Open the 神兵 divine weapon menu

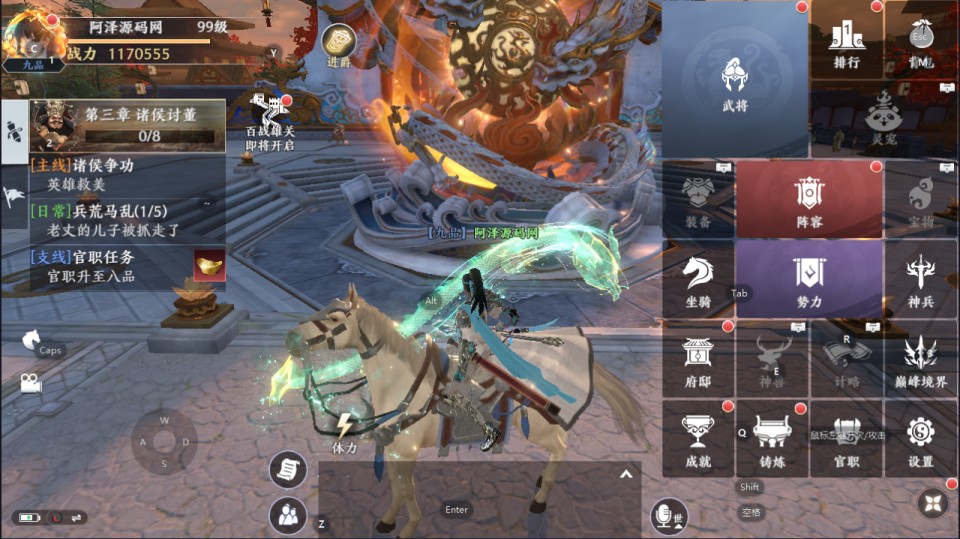920,279
